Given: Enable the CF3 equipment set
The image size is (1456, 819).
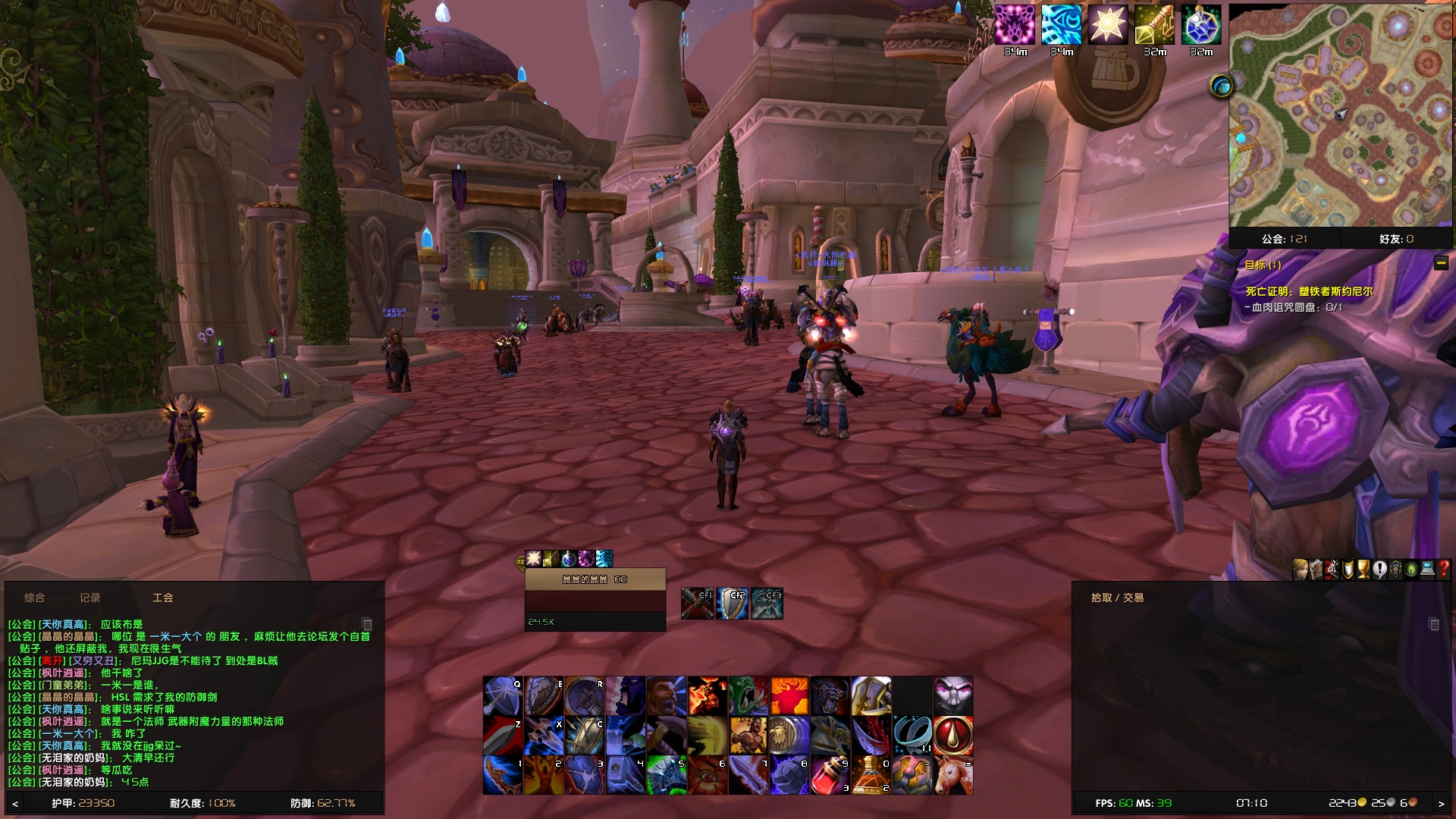Looking at the screenshot, I should [768, 603].
